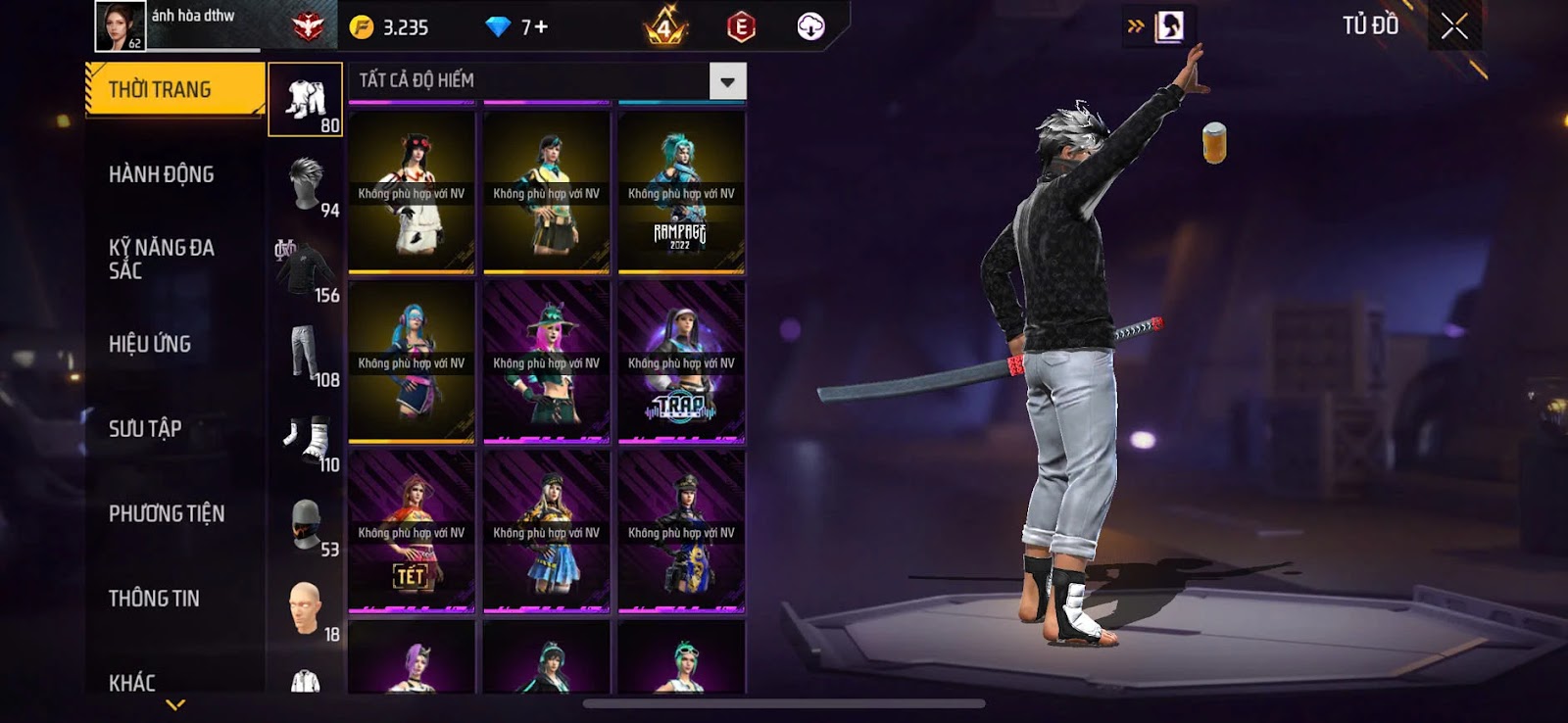1568x723 pixels.
Task: Choose the outfit sets subcategory with 80
Action: [x=306, y=100]
